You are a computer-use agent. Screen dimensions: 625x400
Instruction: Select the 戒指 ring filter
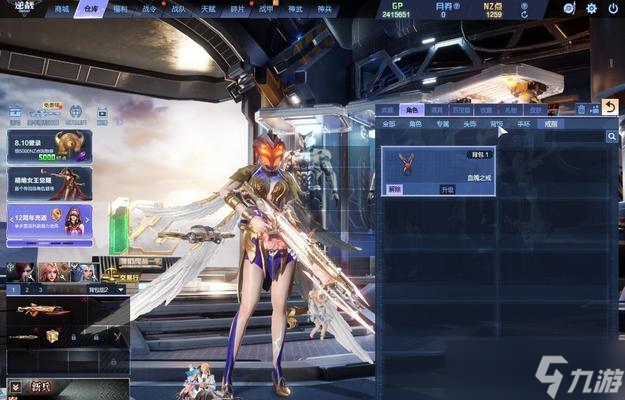pyautogui.click(x=550, y=124)
